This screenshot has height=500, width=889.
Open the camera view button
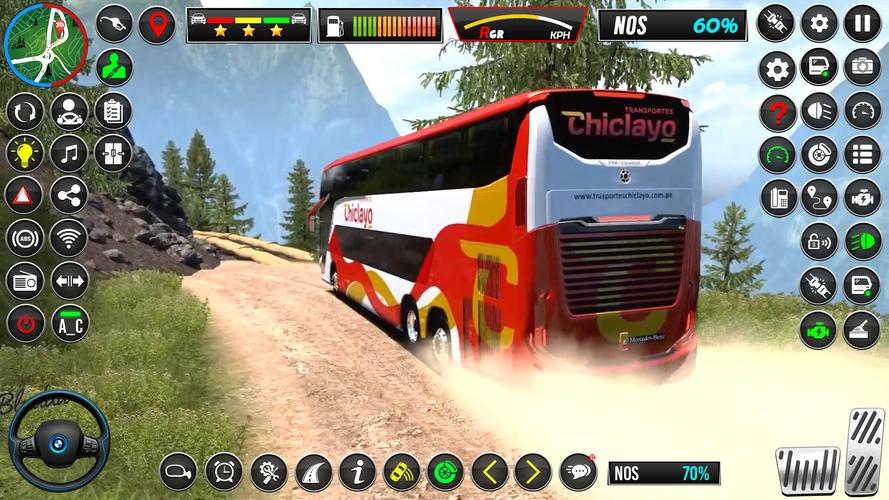pos(862,67)
